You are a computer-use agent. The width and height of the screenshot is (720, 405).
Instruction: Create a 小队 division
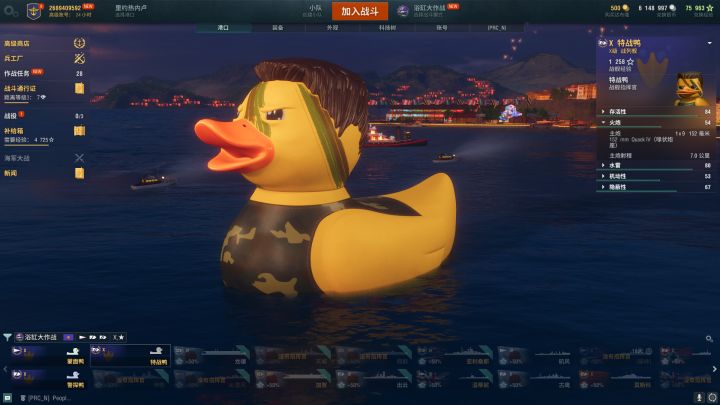tap(315, 11)
